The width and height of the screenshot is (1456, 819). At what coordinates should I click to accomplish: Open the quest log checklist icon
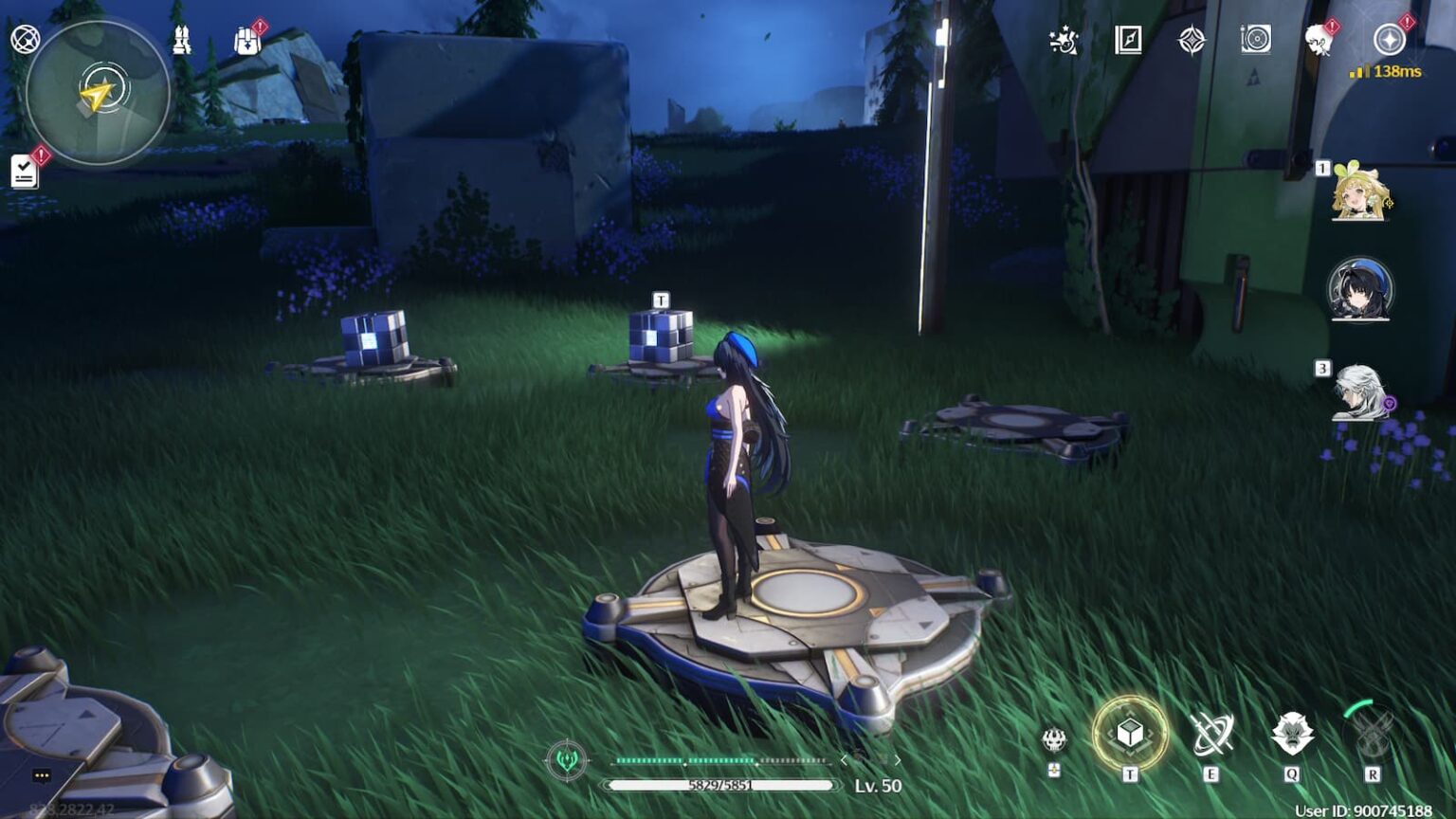(x=25, y=171)
